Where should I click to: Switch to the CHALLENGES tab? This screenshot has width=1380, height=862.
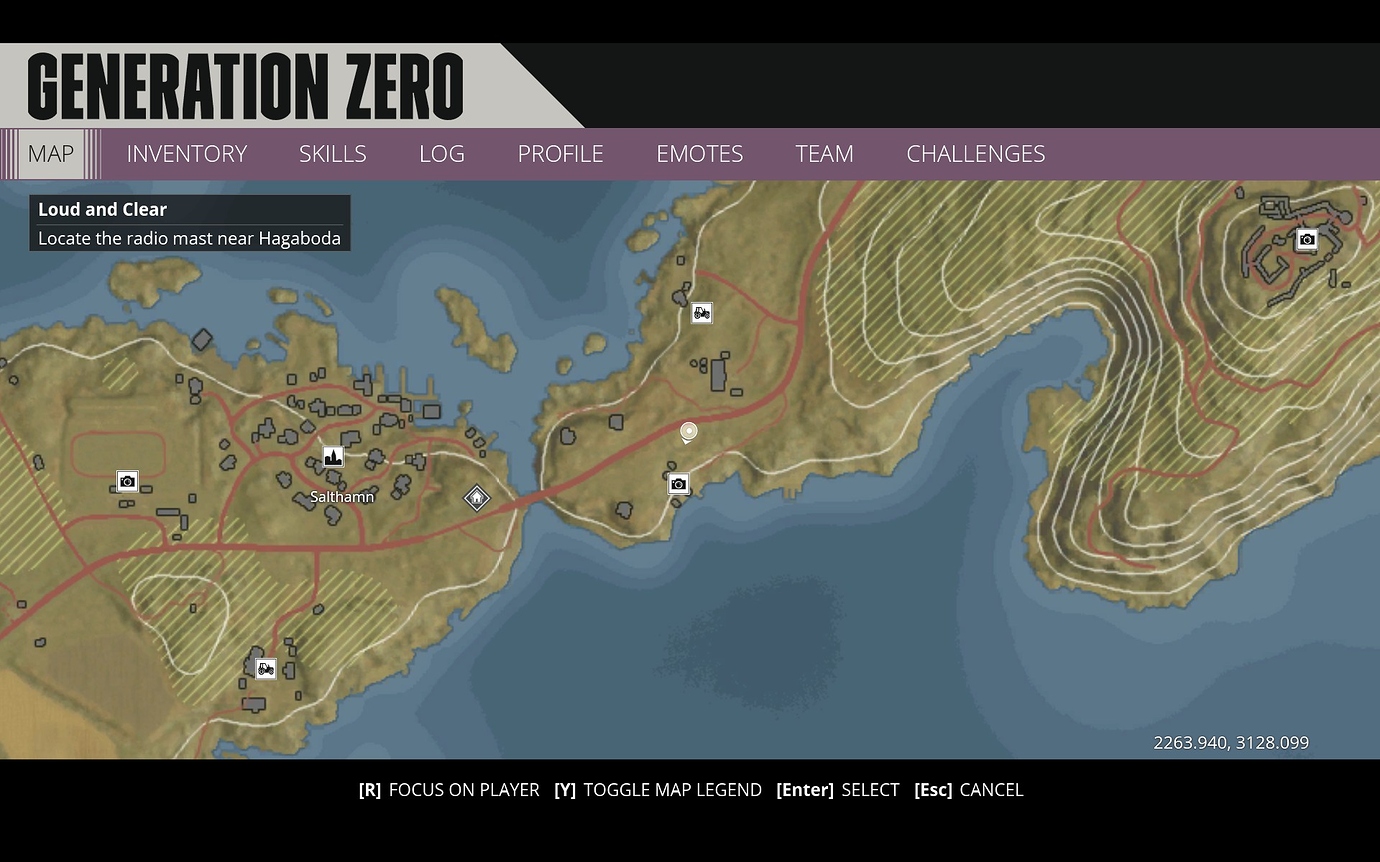[x=976, y=154]
